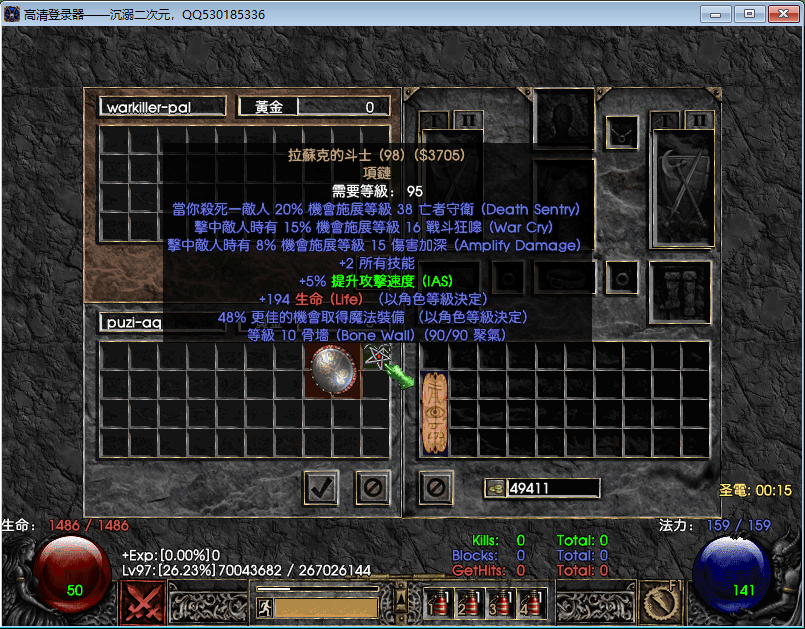This screenshot has width=805, height=629.
Task: Pick the pentagram amulet in the trade grid
Action: click(x=378, y=357)
